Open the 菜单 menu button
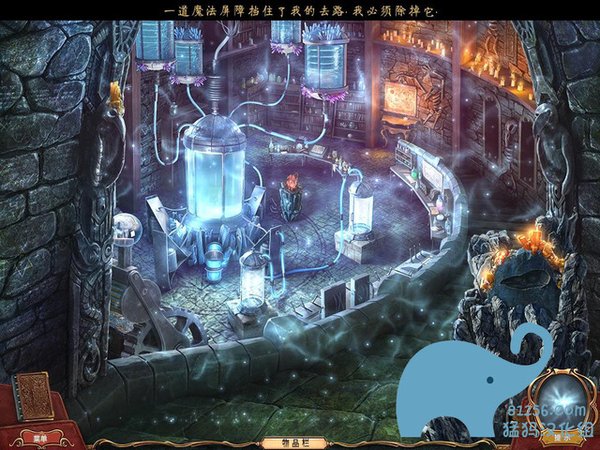The image size is (600, 450). [40, 437]
